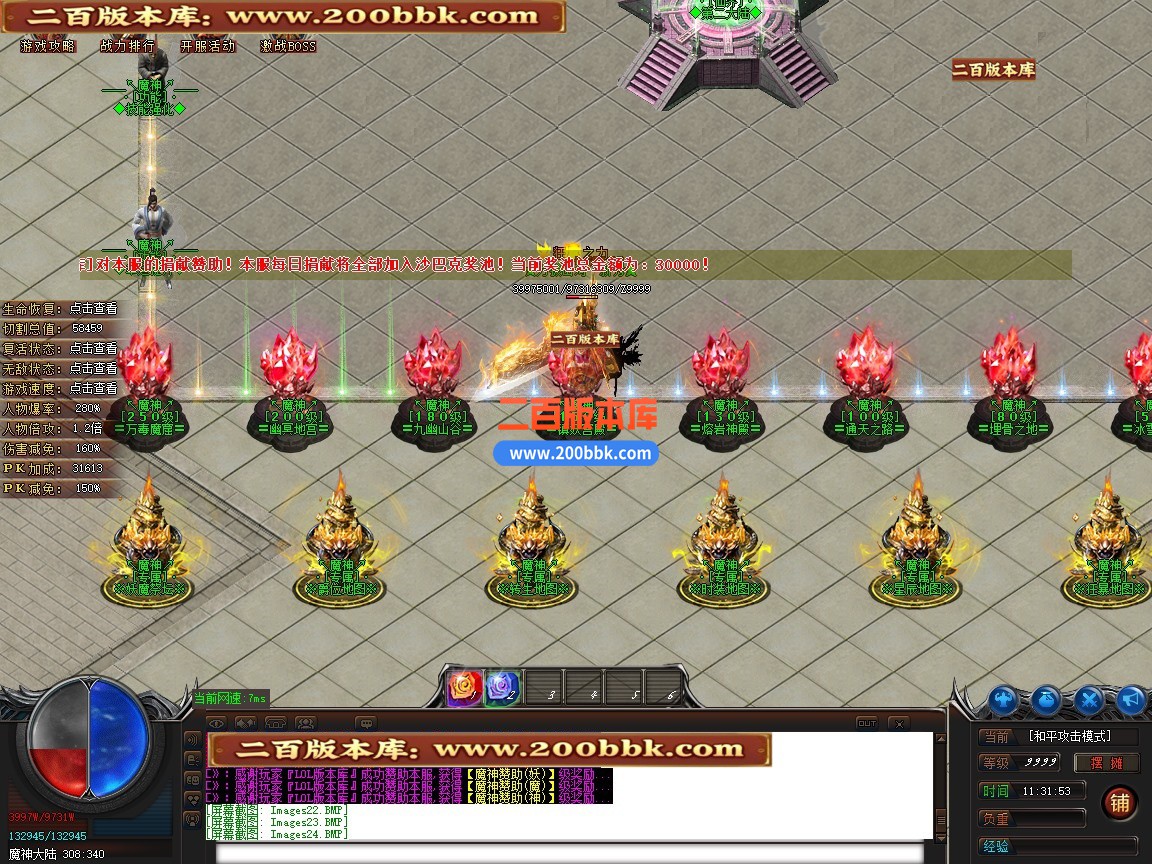Click 点击查看 for 复活状态 status
Viewport: 1152px width, 864px height.
(93, 349)
